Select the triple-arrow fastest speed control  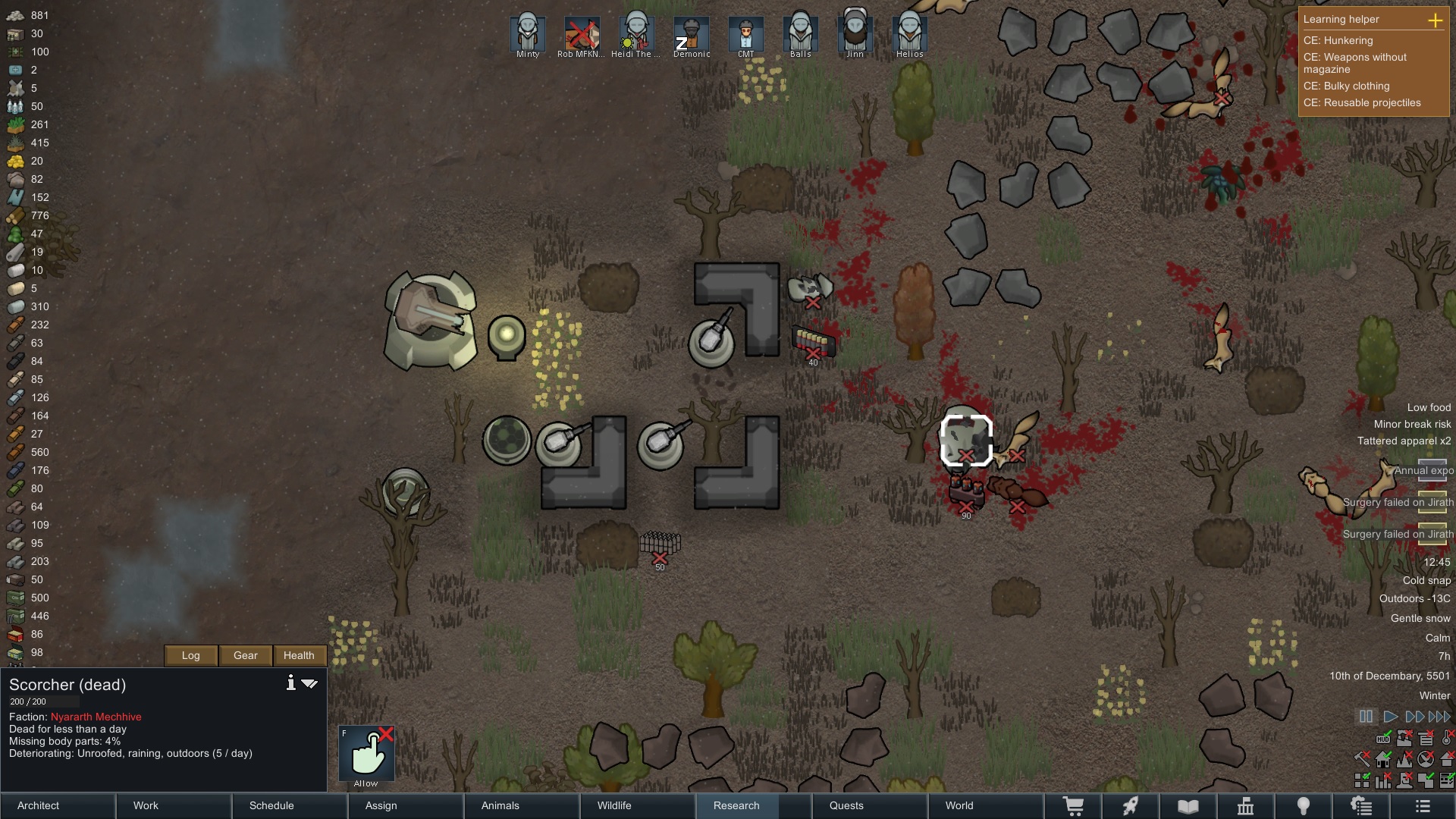(x=1439, y=717)
